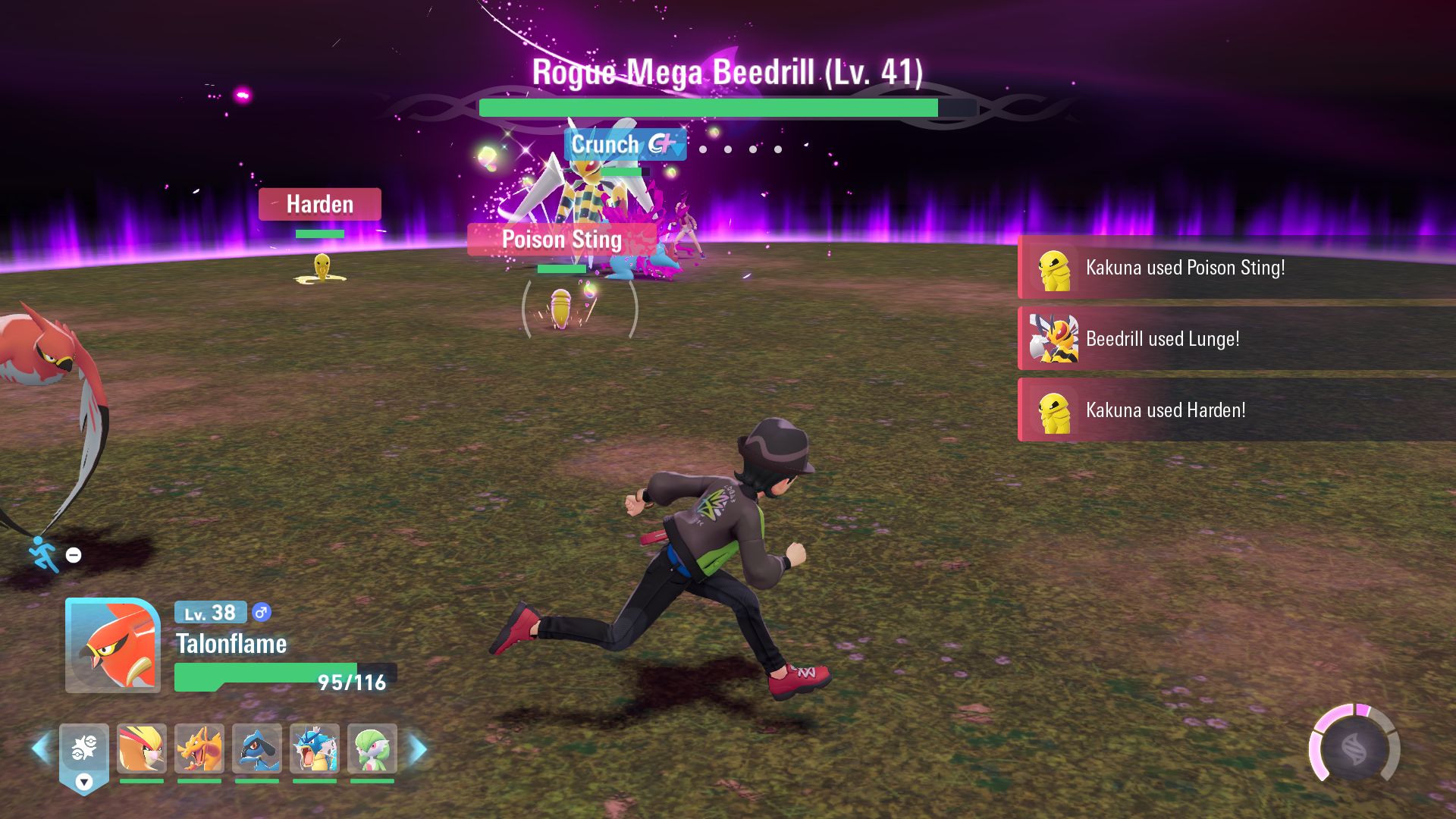
Task: Activate the Mega Evolution gauge icon
Action: point(1354,749)
